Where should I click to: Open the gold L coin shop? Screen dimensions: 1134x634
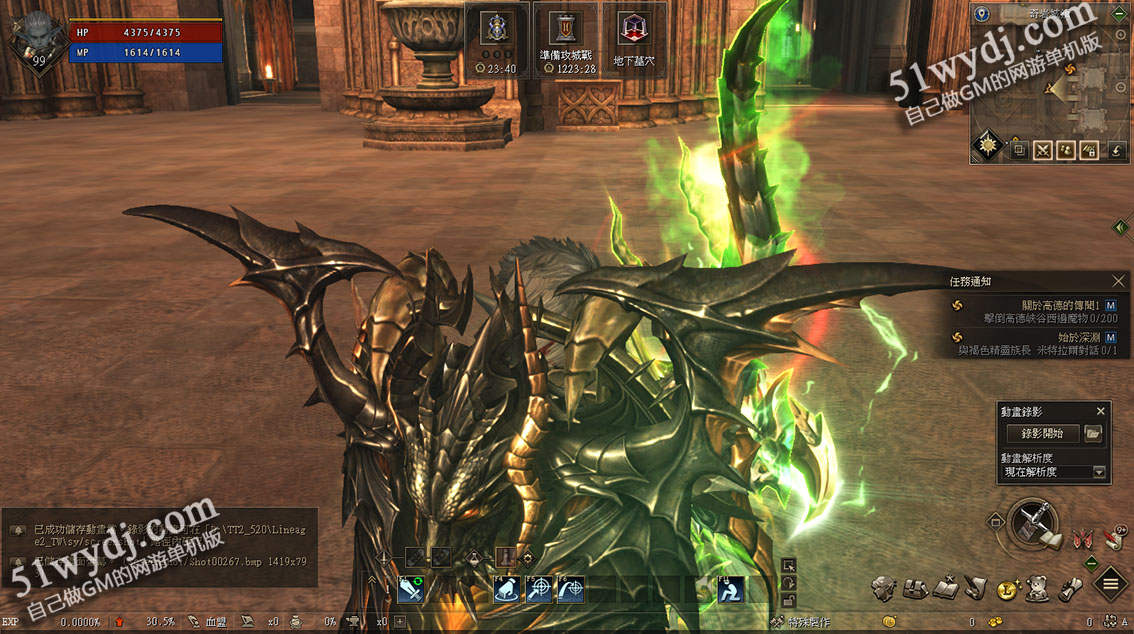pyautogui.click(x=1008, y=591)
